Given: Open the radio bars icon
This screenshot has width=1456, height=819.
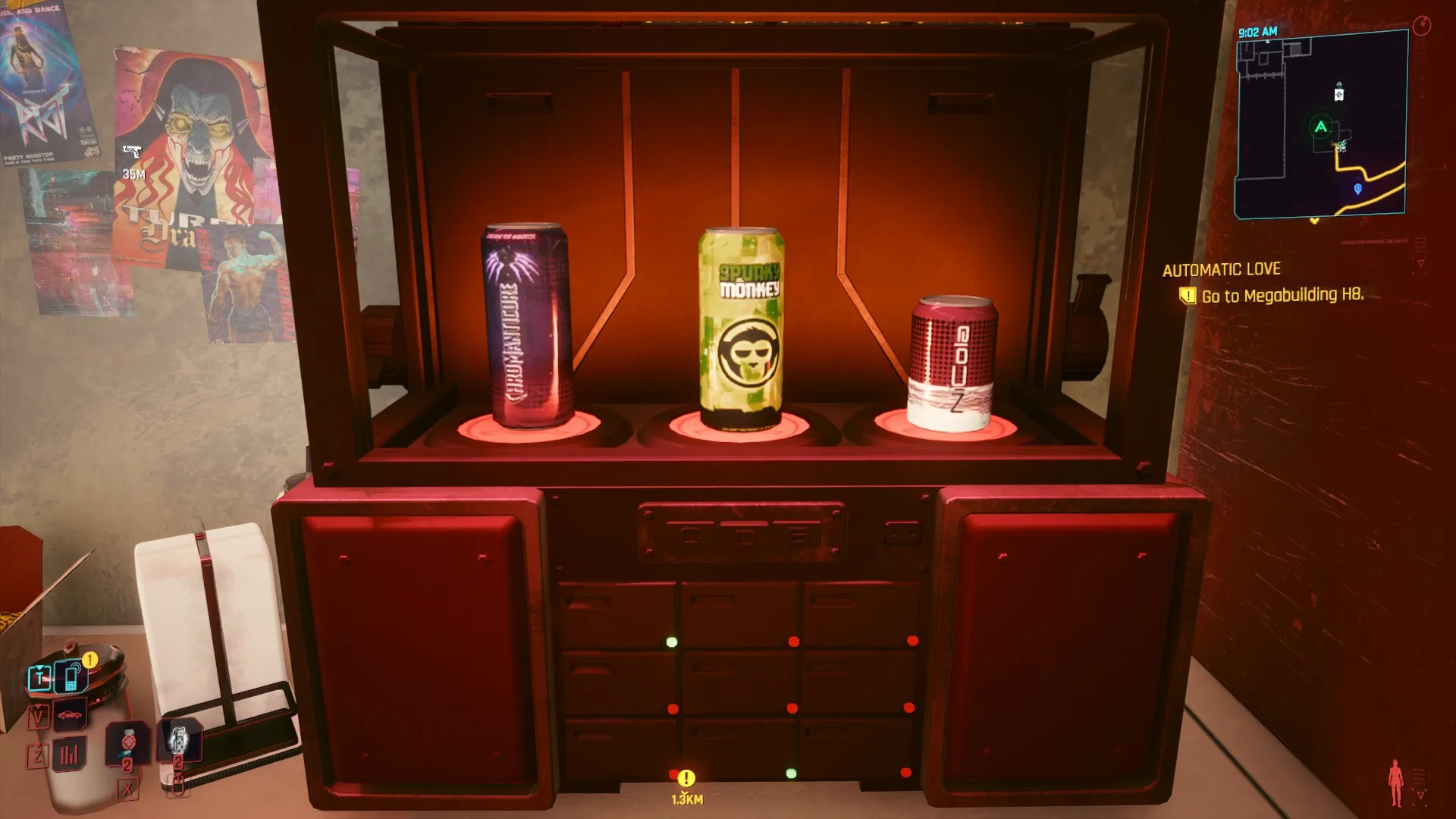Looking at the screenshot, I should [69, 754].
